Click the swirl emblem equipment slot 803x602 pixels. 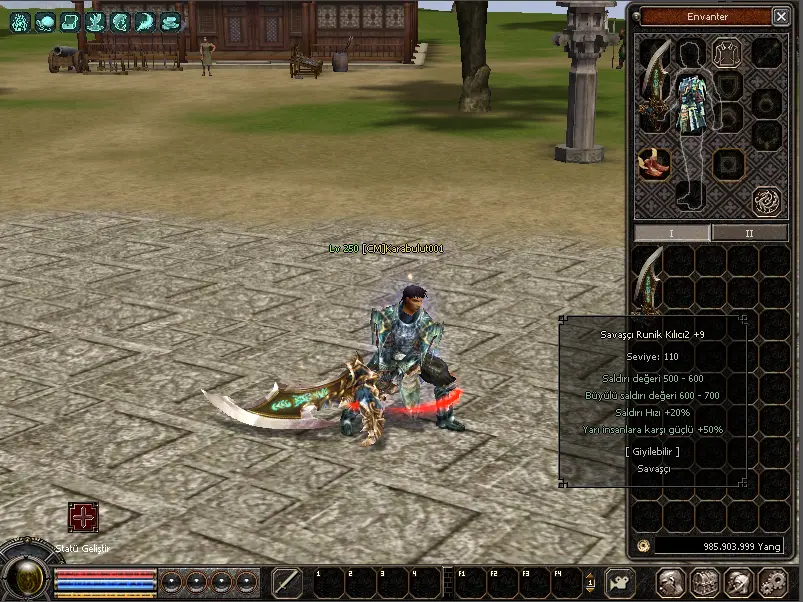click(767, 200)
